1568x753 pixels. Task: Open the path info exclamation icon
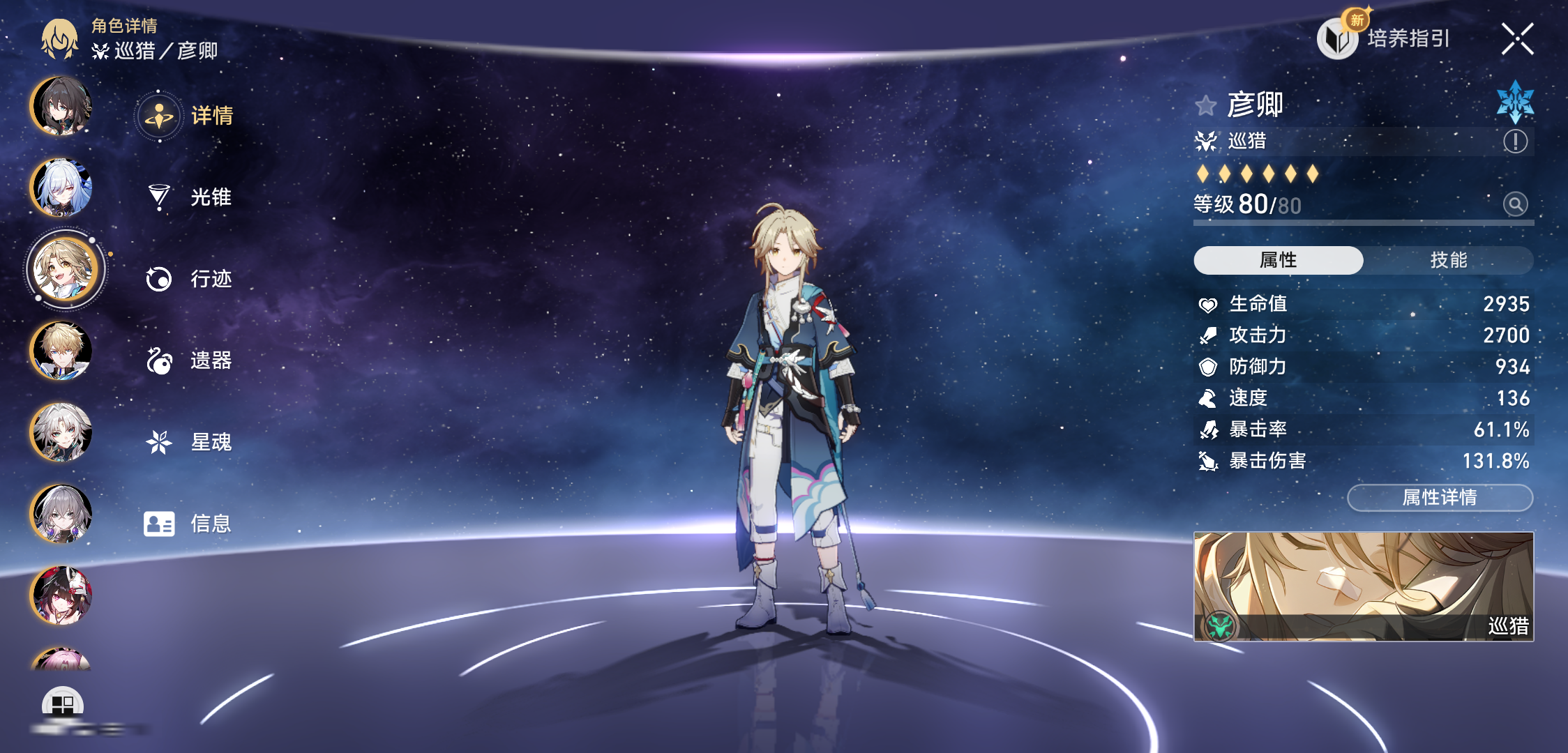(1515, 142)
